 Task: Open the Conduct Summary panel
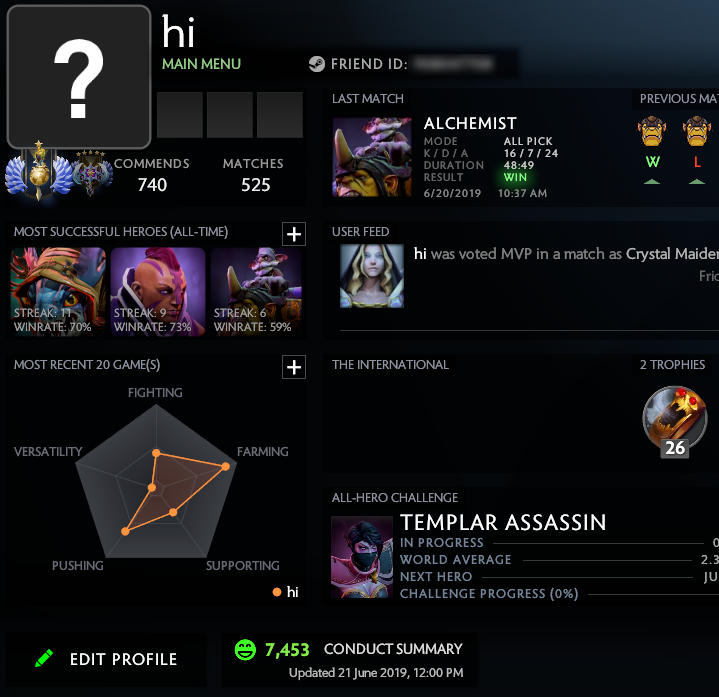349,659
